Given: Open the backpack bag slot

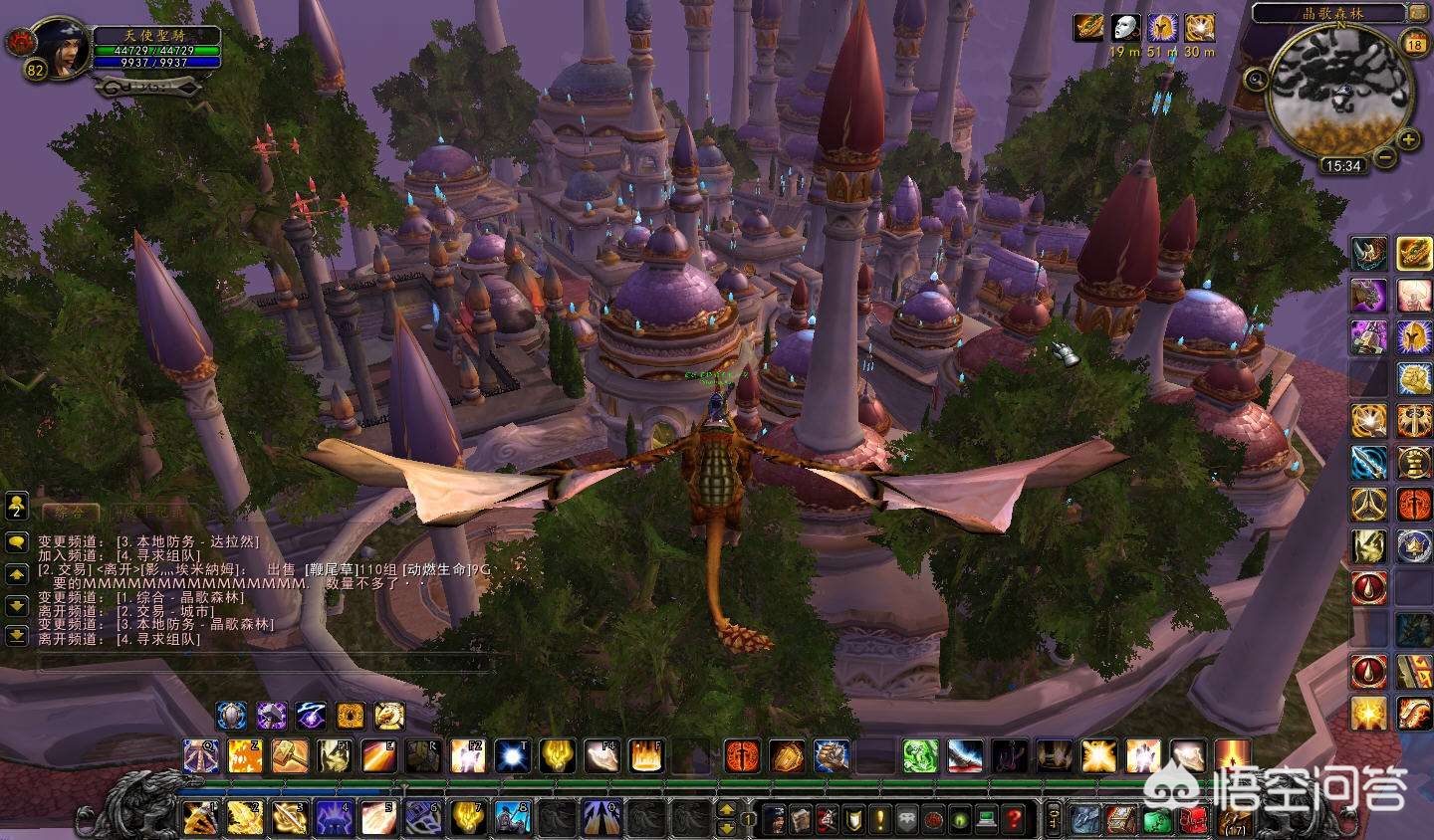Looking at the screenshot, I should click(1235, 819).
